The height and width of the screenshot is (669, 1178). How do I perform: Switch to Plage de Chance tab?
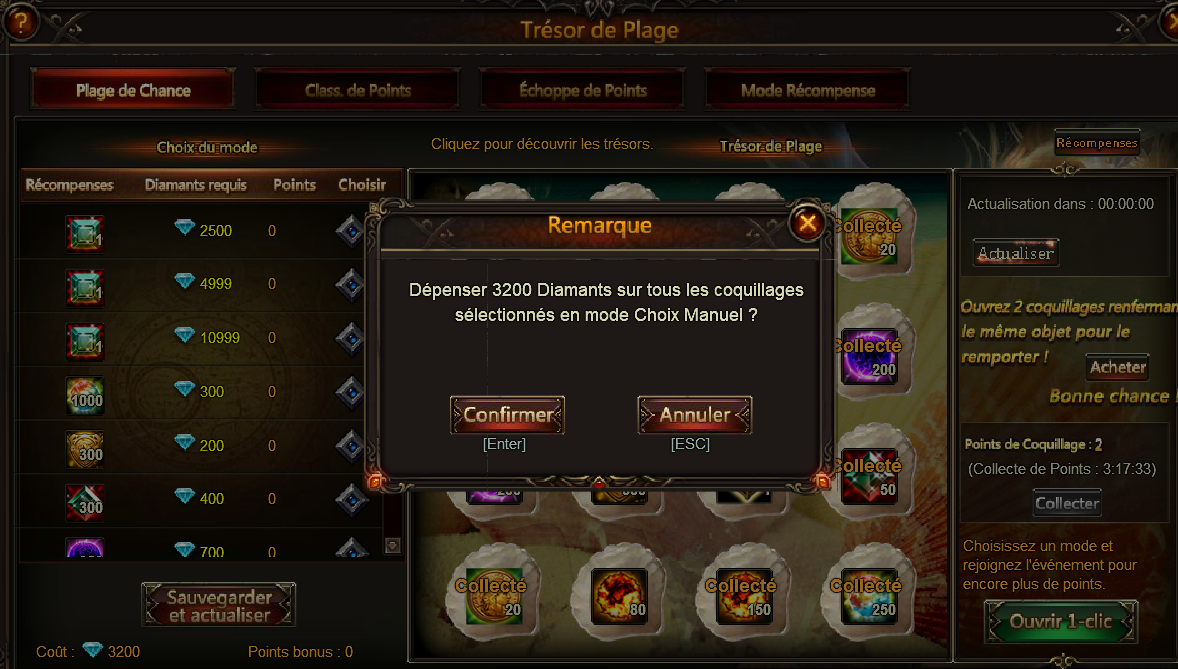[x=133, y=90]
